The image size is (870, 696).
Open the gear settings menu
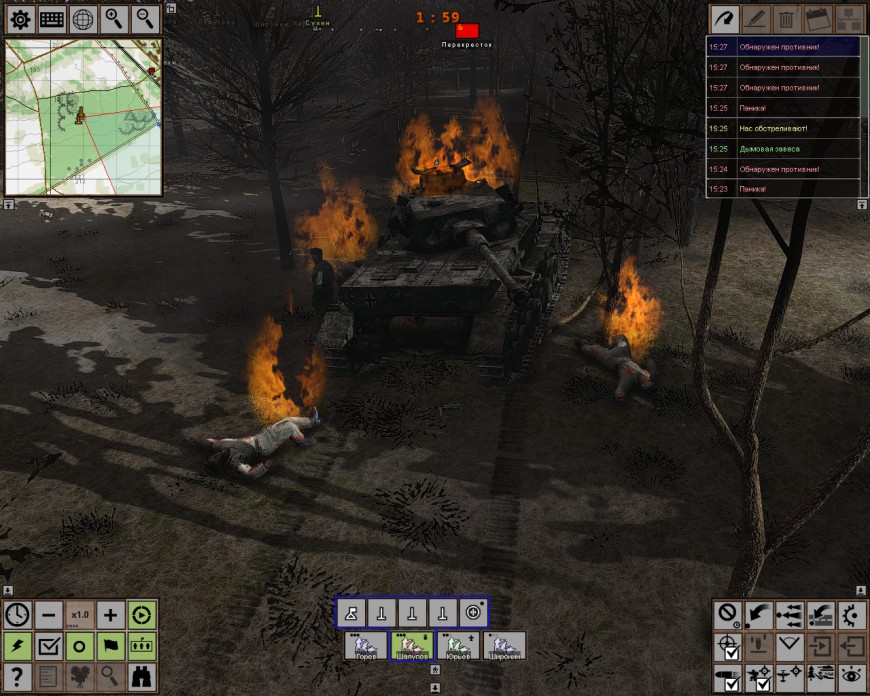(20, 18)
